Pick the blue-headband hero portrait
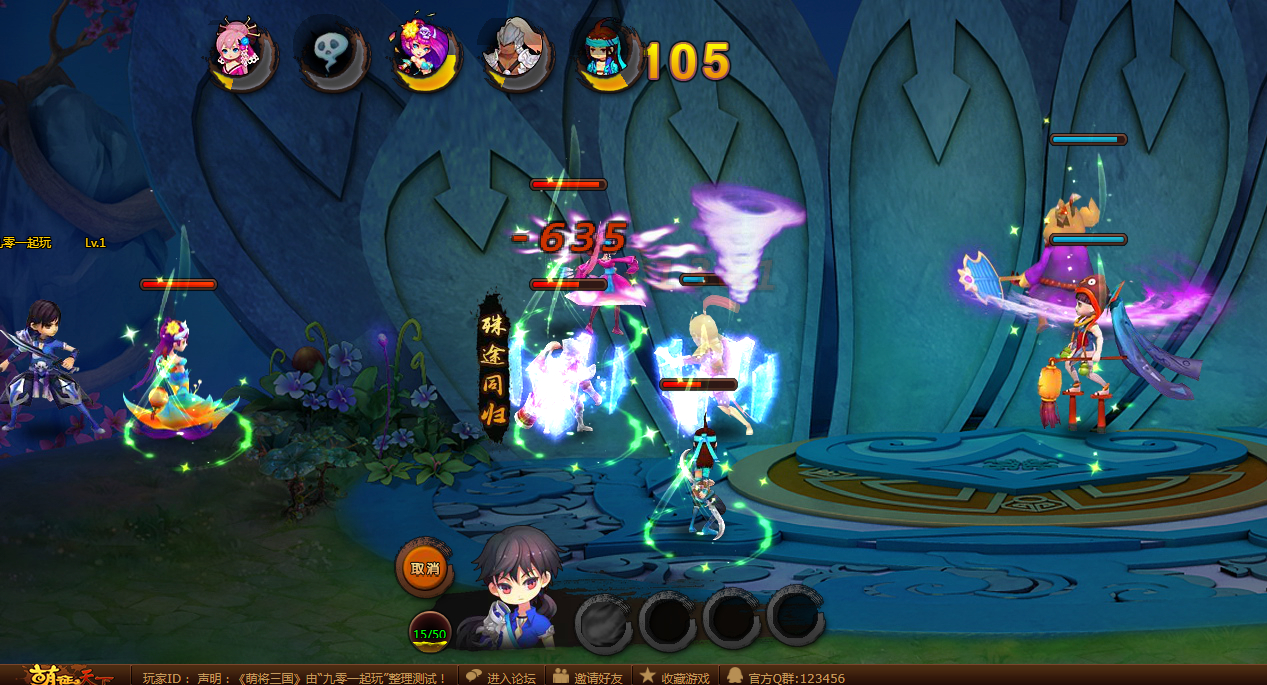The image size is (1267, 685). tap(607, 54)
